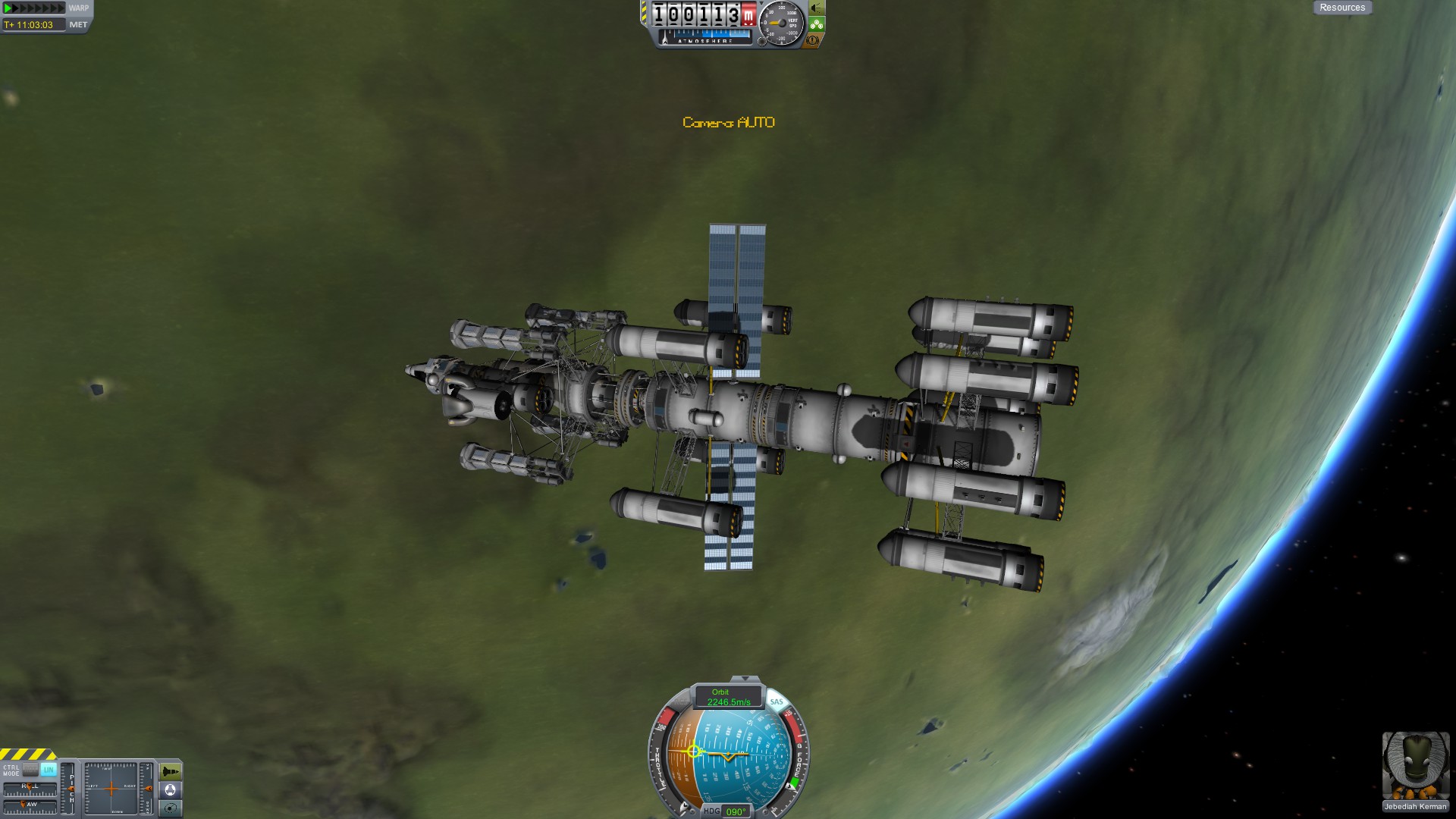Switch to staging mode with the rocket icon
The height and width of the screenshot is (819, 1456).
171,772
